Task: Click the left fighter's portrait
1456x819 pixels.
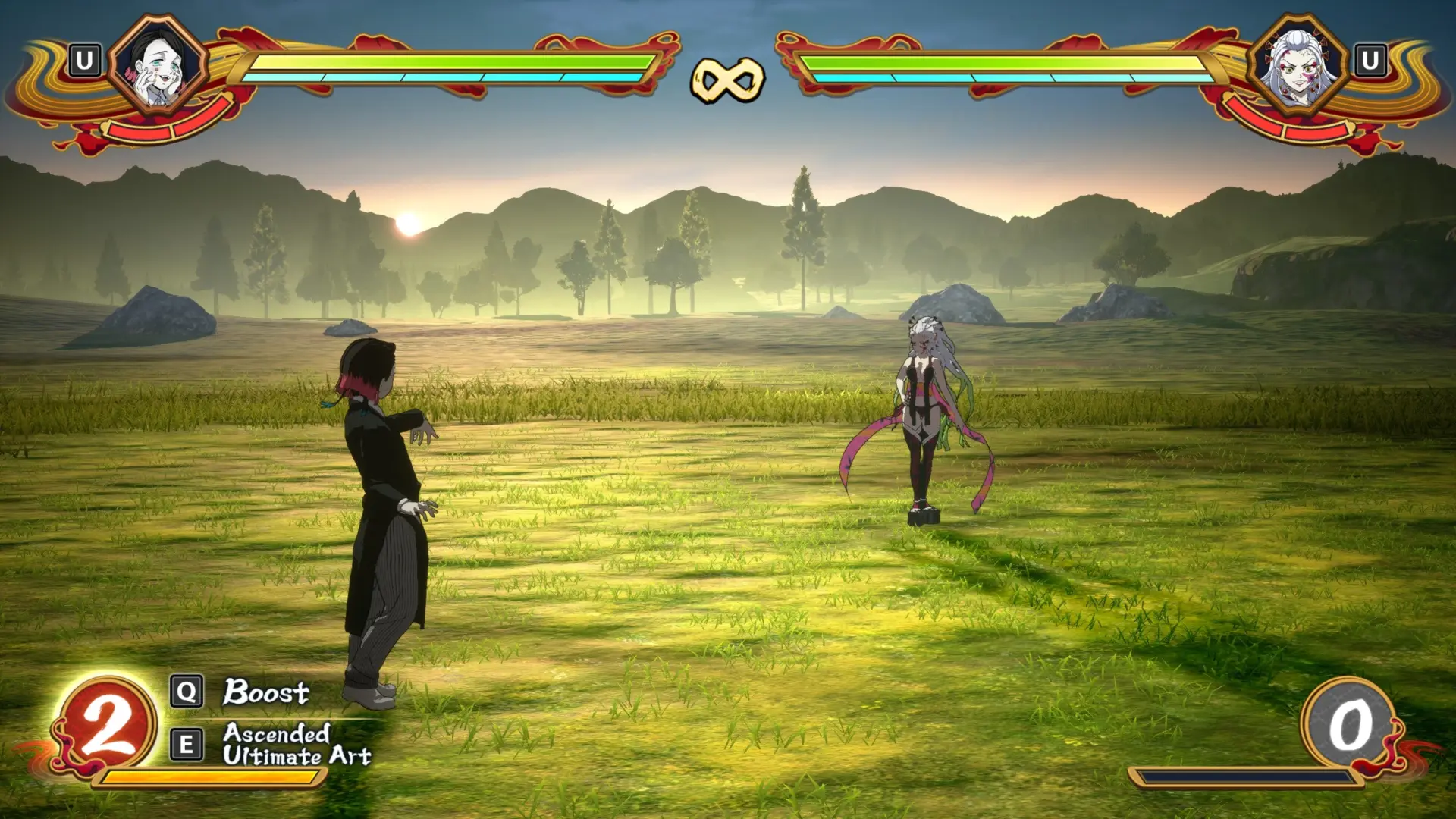Action: 158,65
